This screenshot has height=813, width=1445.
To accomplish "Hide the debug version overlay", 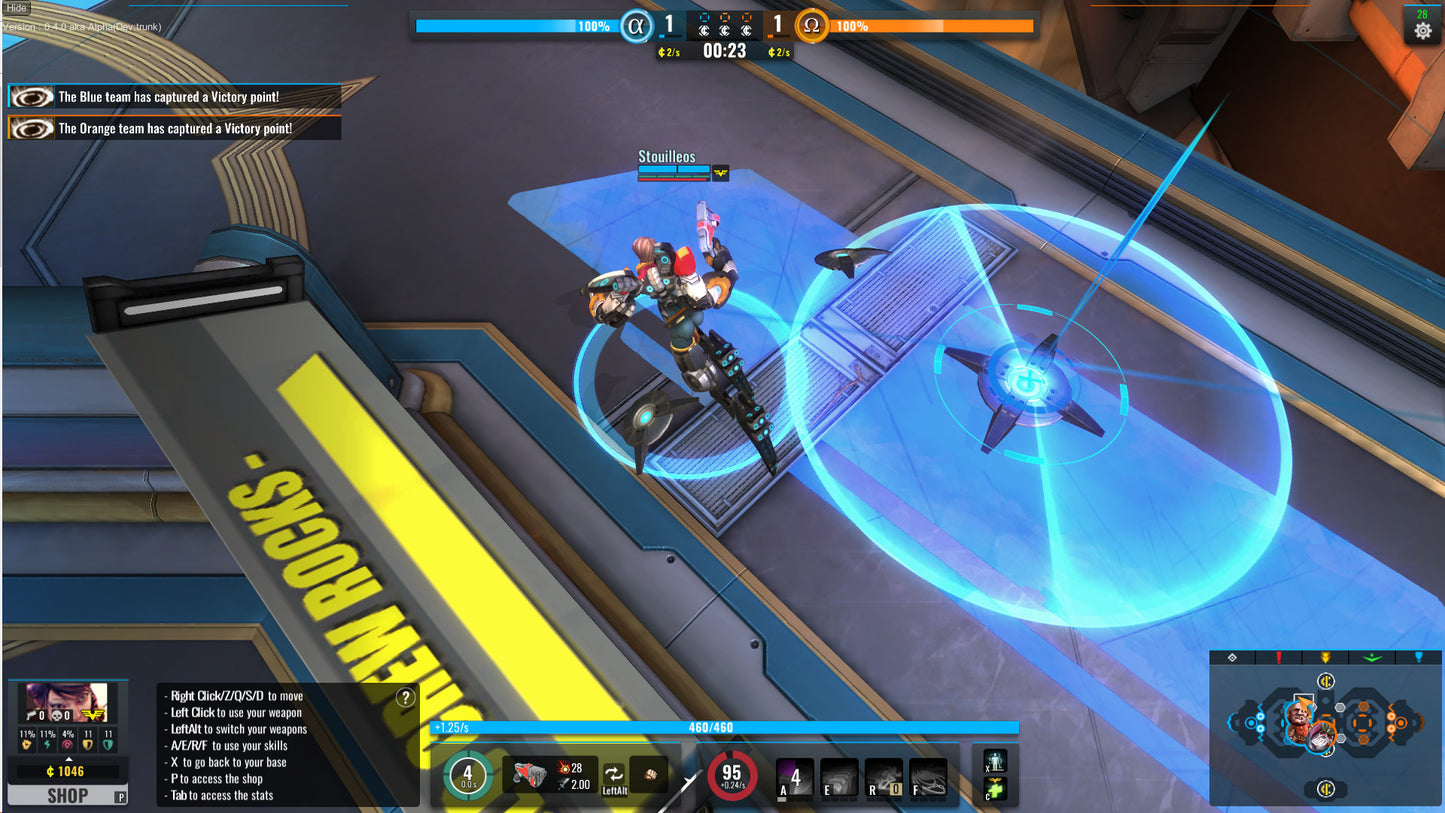I will pyautogui.click(x=16, y=8).
